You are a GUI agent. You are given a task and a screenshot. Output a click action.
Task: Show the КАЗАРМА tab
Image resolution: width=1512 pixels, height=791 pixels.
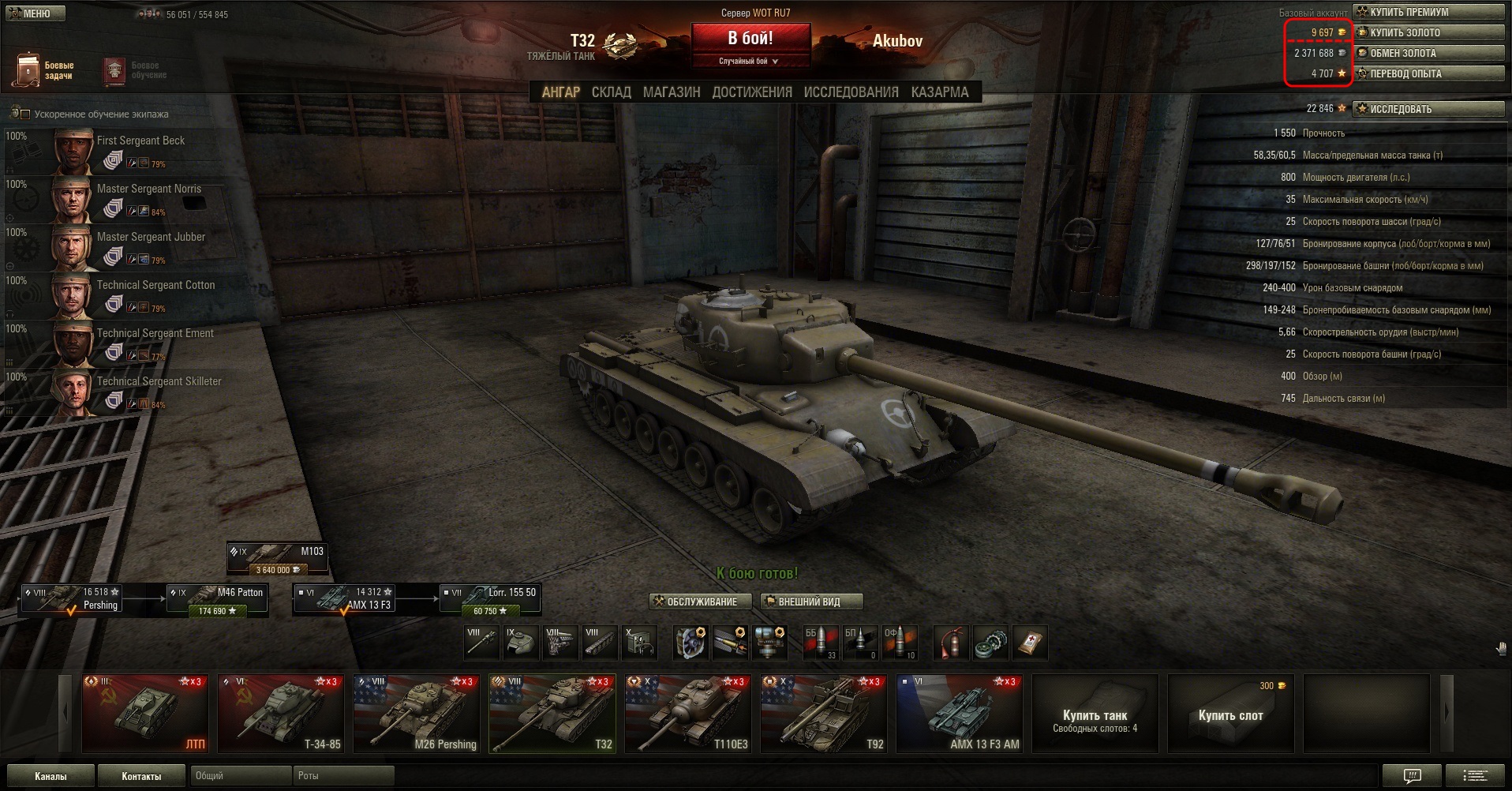[x=939, y=92]
